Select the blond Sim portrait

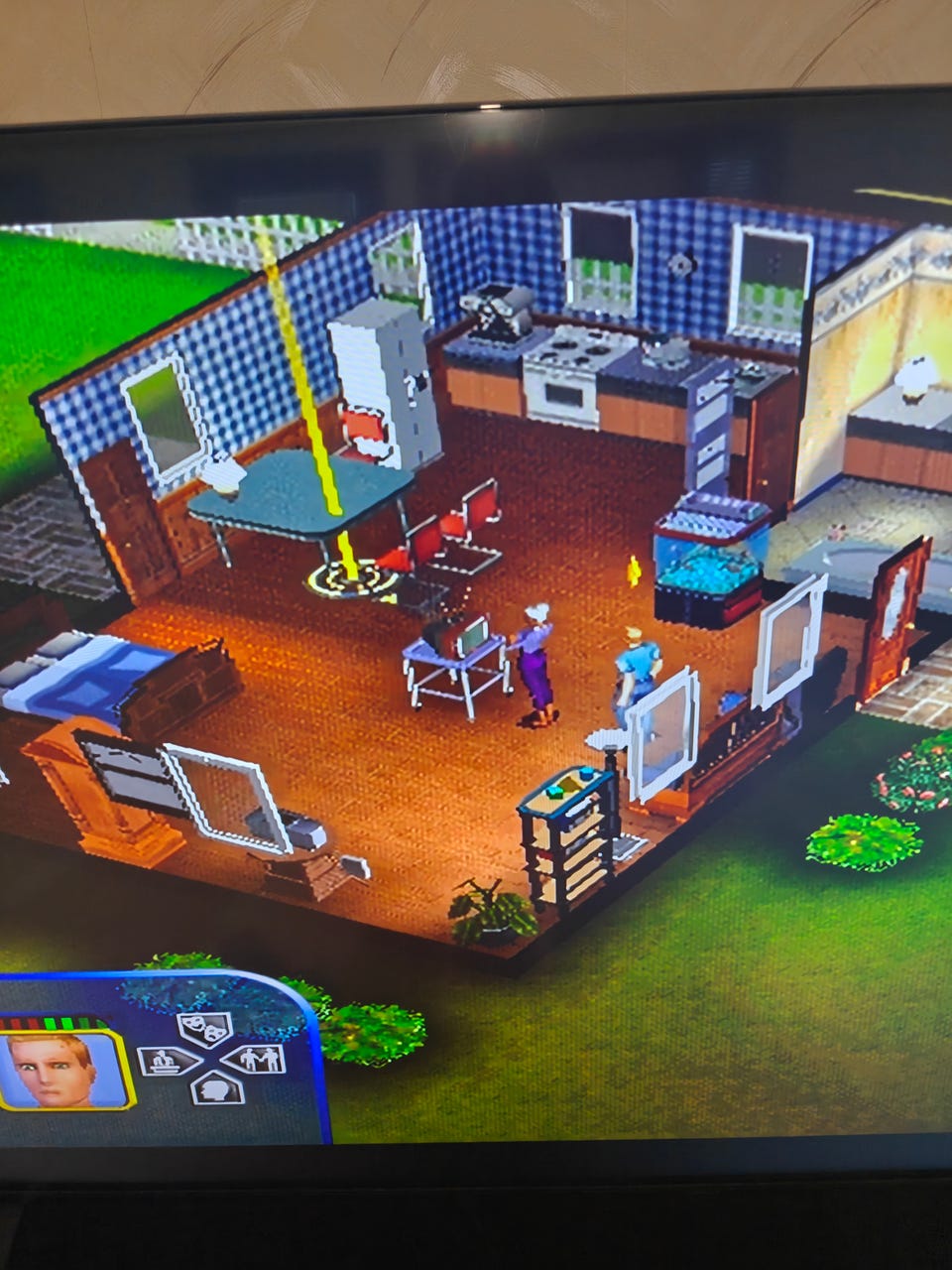65,1070
